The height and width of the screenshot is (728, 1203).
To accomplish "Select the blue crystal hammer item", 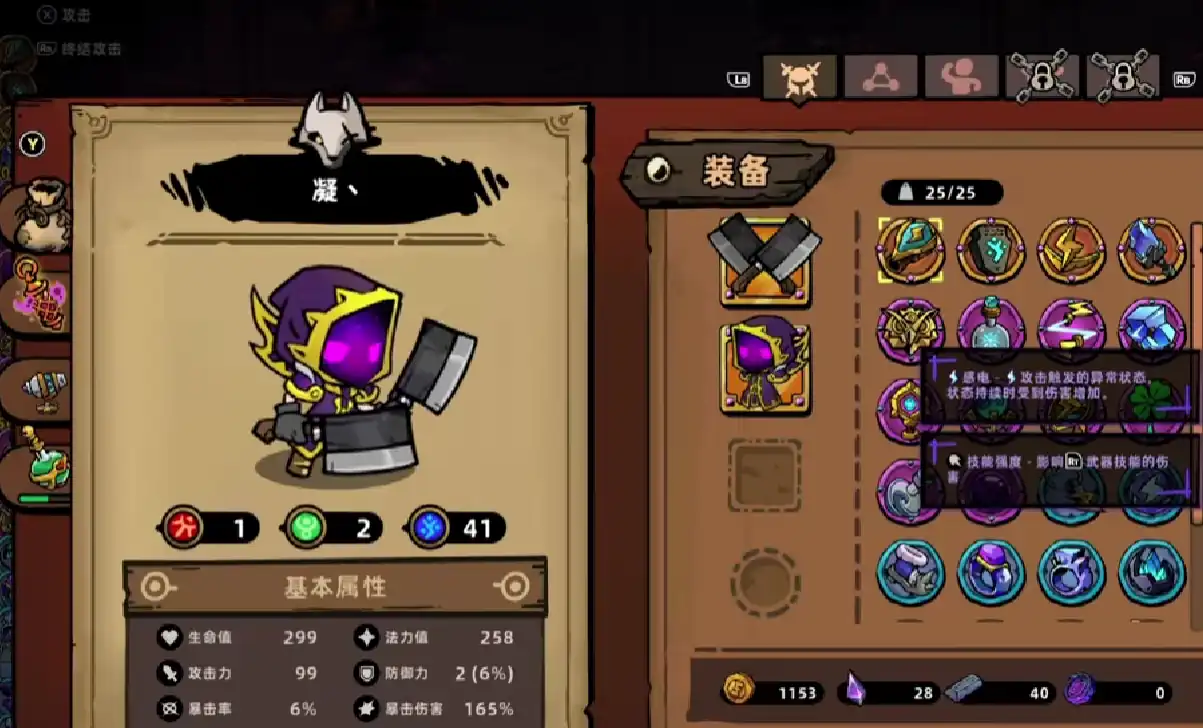I will coord(1151,250).
